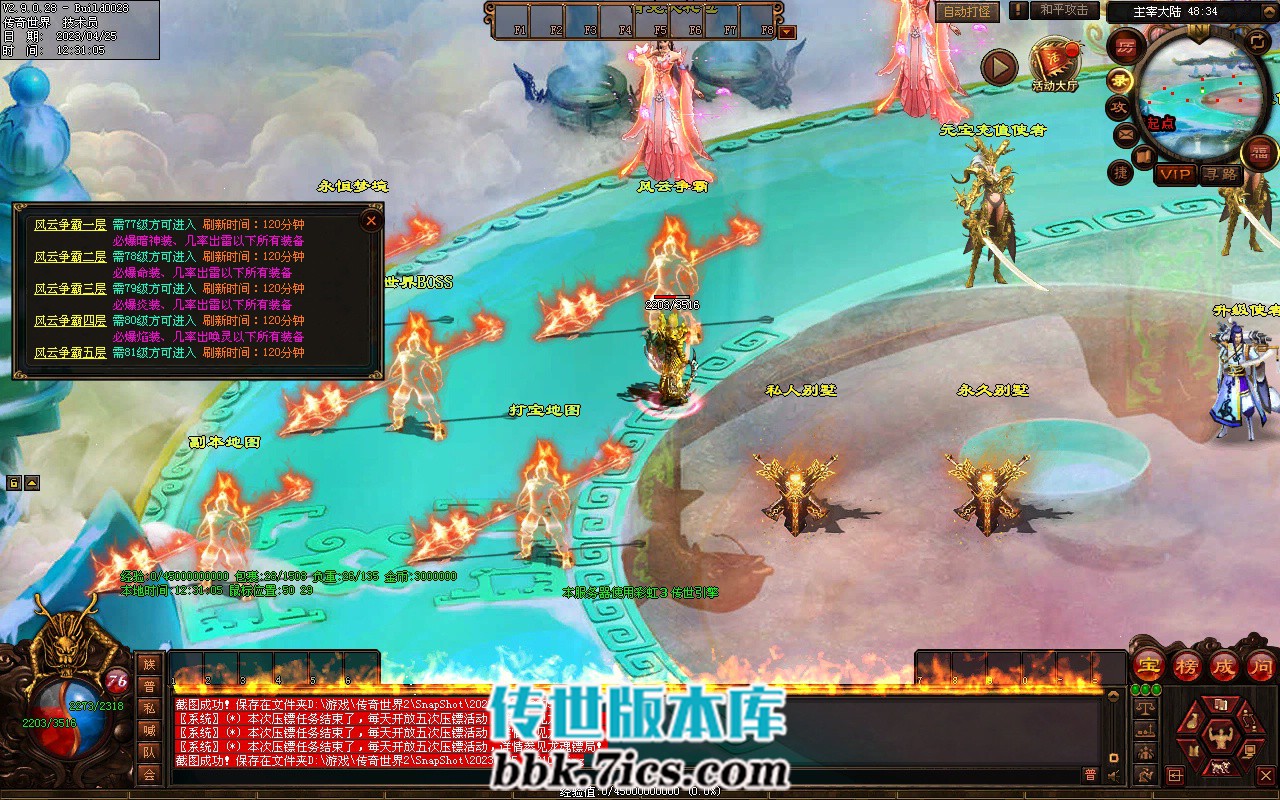1280x800 pixels.
Task: Open the 宝 treasure shop button
Action: coord(1149,665)
